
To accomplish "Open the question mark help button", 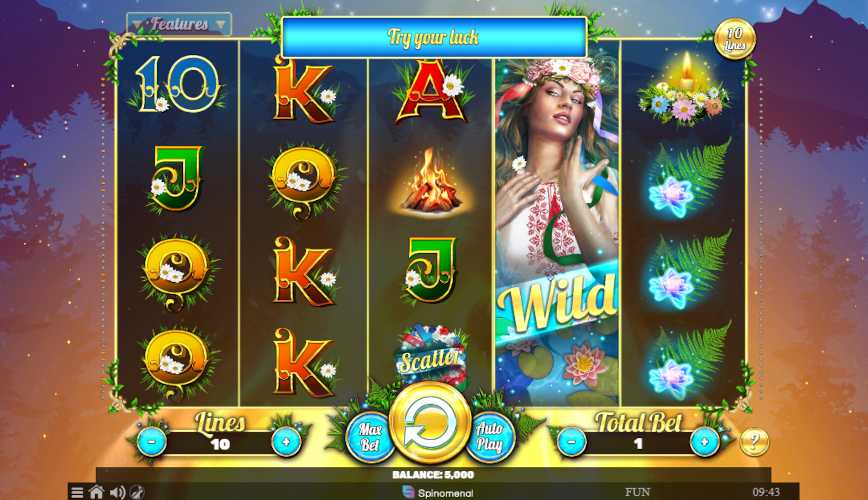I will pos(754,442).
